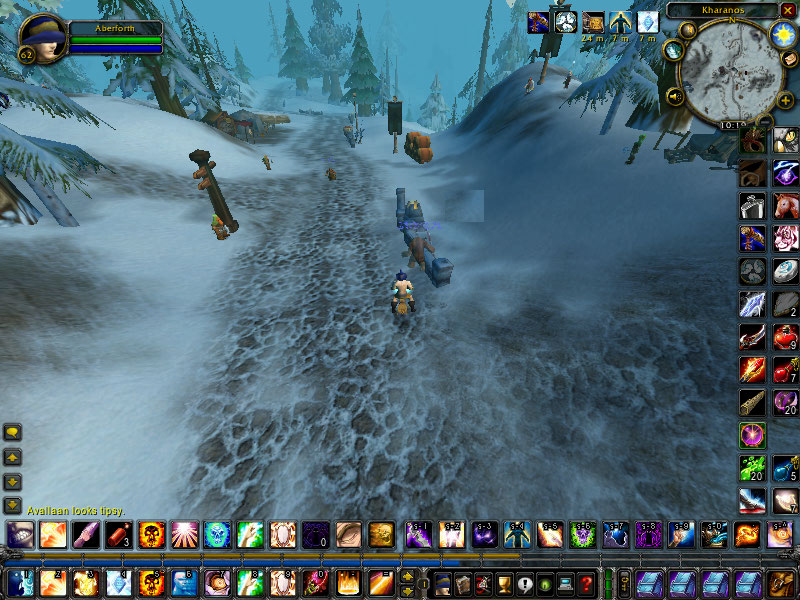The image size is (800, 600).
Task: Open the computer game menu button
Action: [566, 583]
